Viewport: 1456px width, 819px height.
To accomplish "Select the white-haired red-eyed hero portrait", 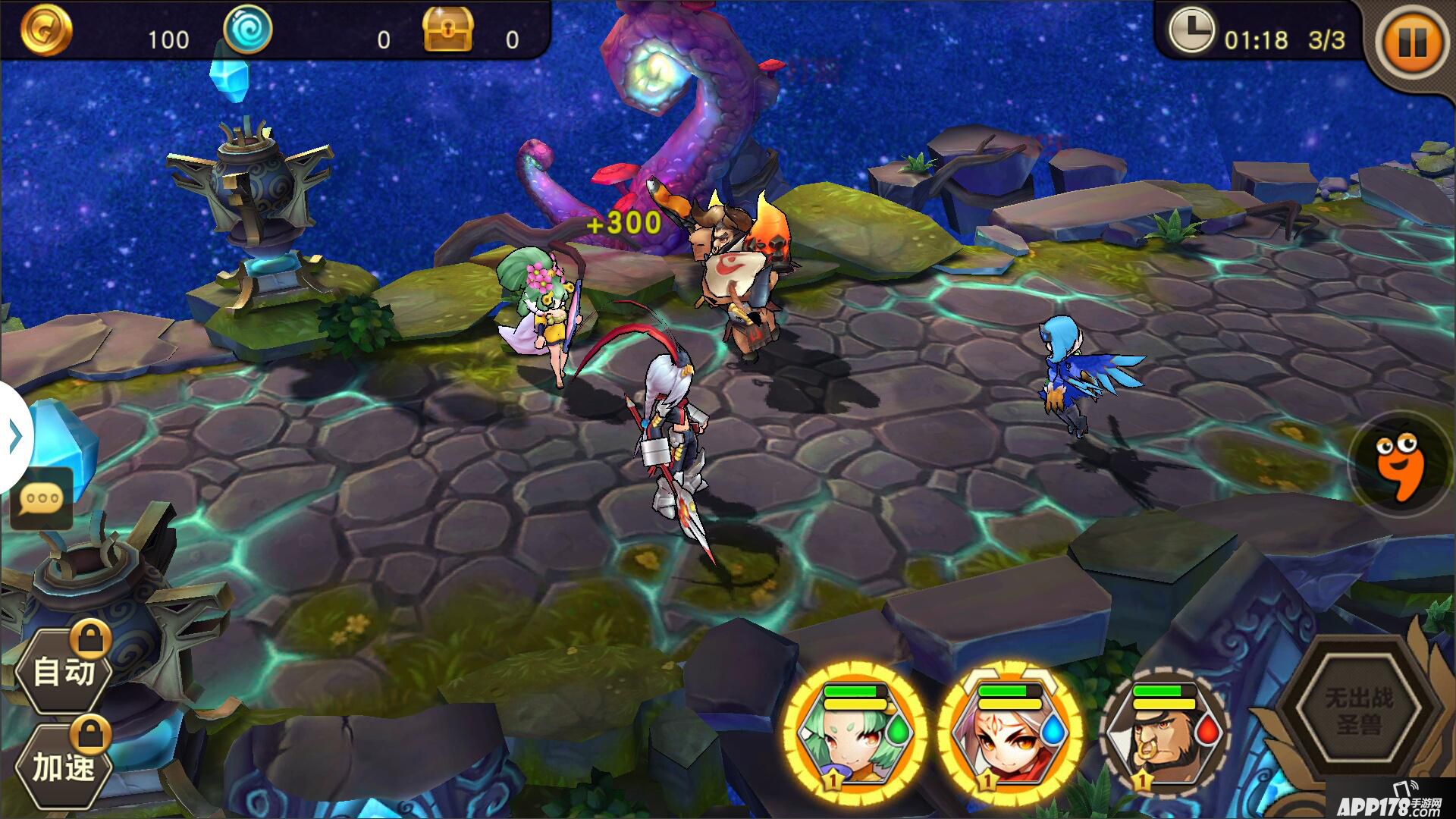I will tap(1009, 734).
